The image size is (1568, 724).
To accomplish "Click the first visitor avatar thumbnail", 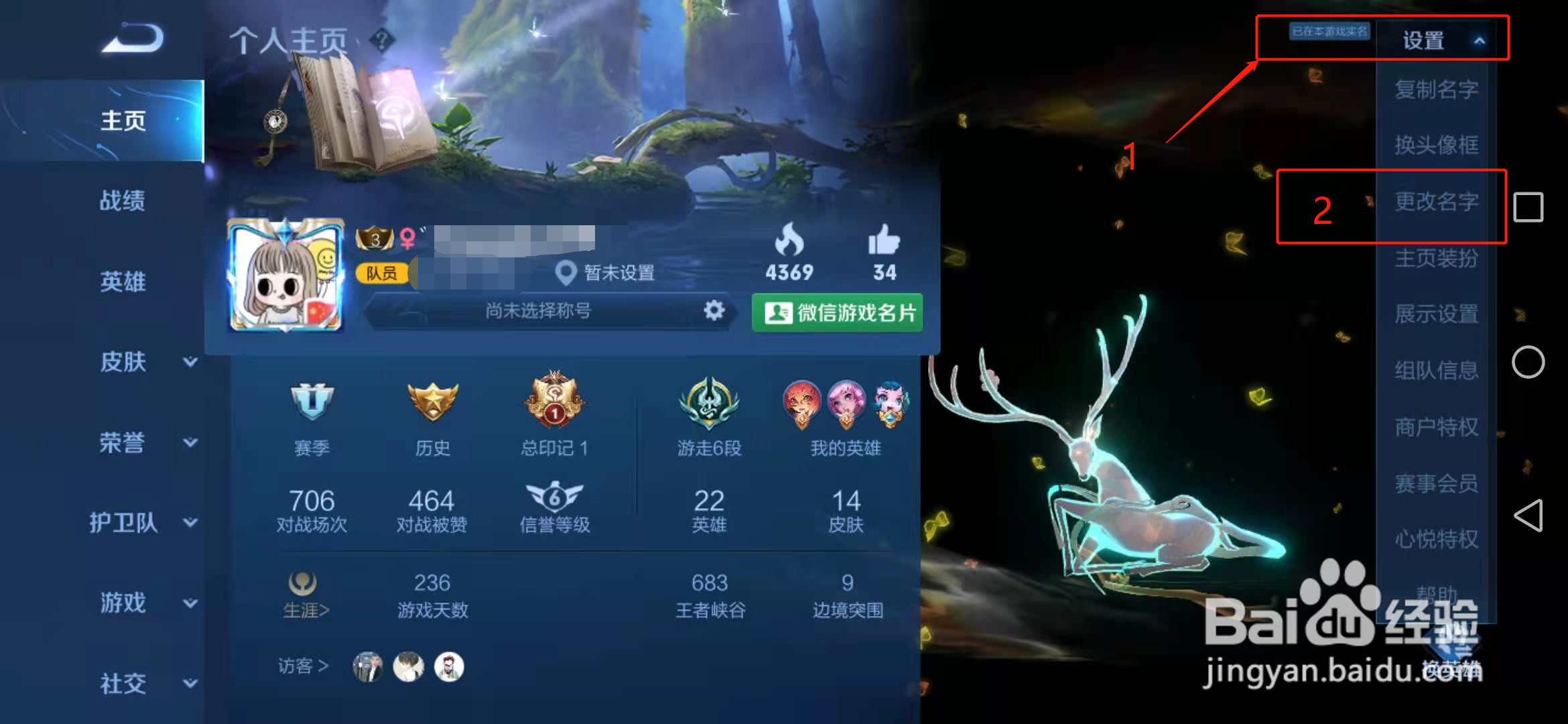I will click(x=367, y=667).
